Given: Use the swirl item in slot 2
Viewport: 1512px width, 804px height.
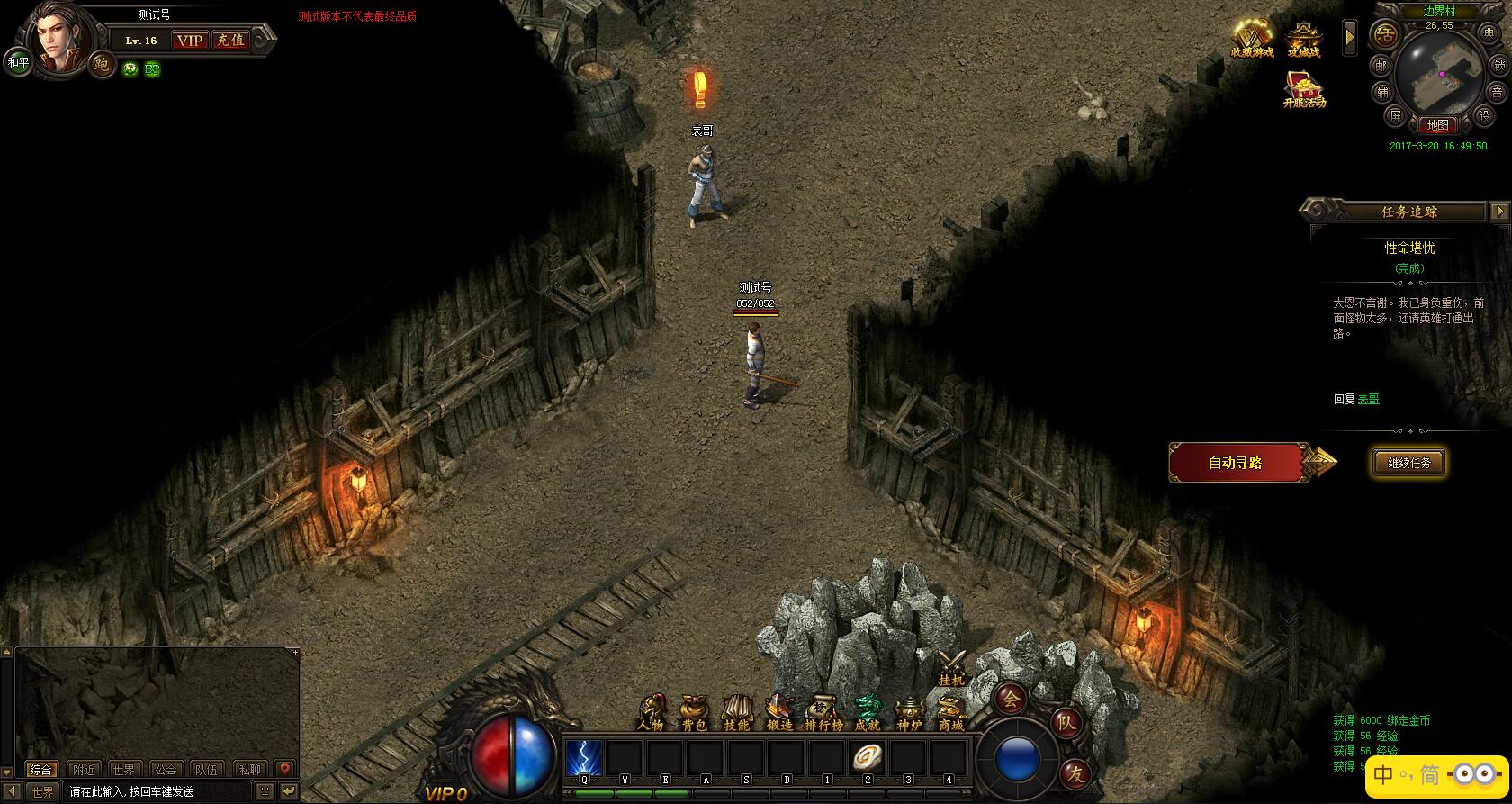Looking at the screenshot, I should pos(868,758).
